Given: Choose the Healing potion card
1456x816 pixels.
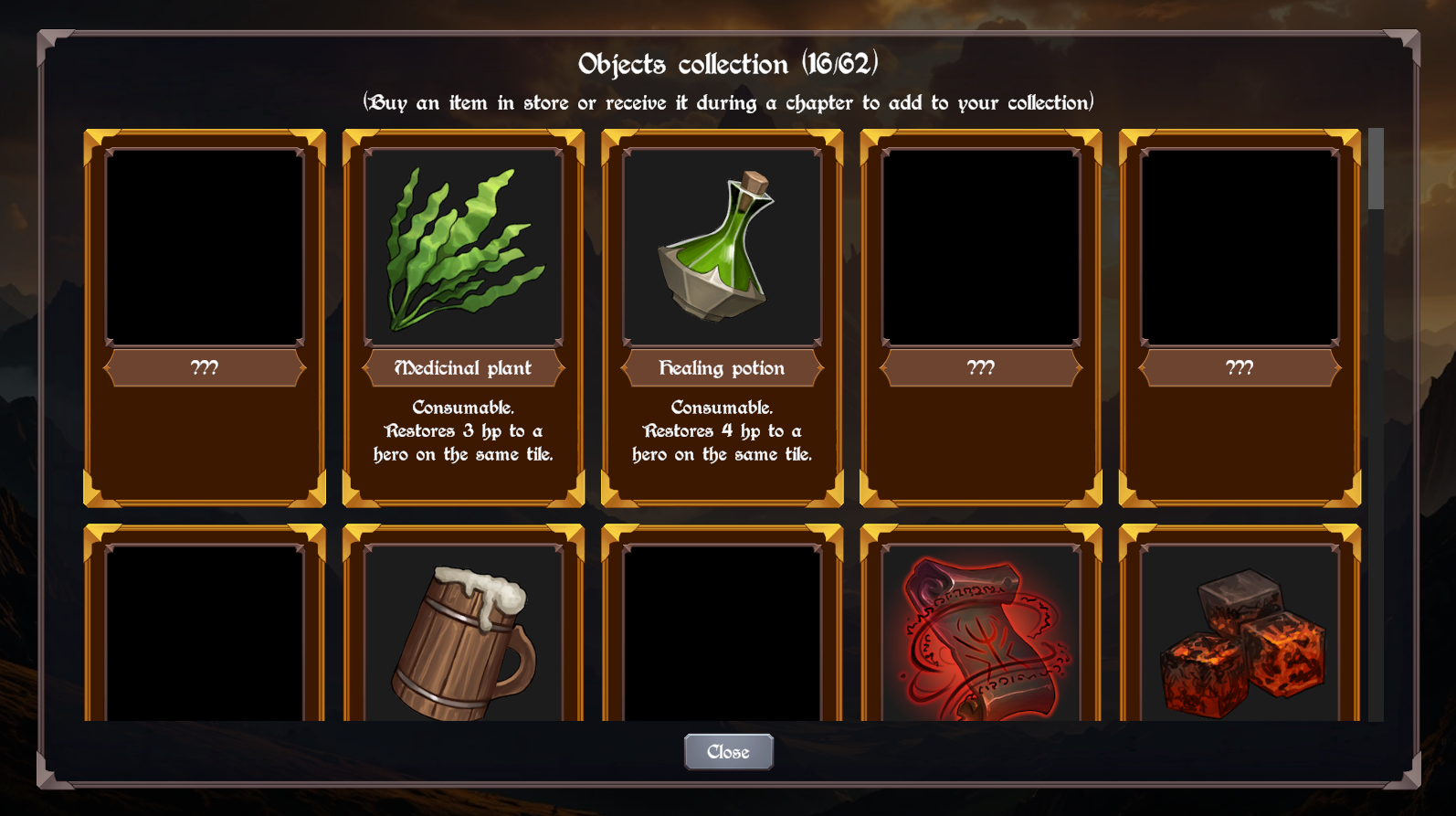Looking at the screenshot, I should pyautogui.click(x=722, y=317).
